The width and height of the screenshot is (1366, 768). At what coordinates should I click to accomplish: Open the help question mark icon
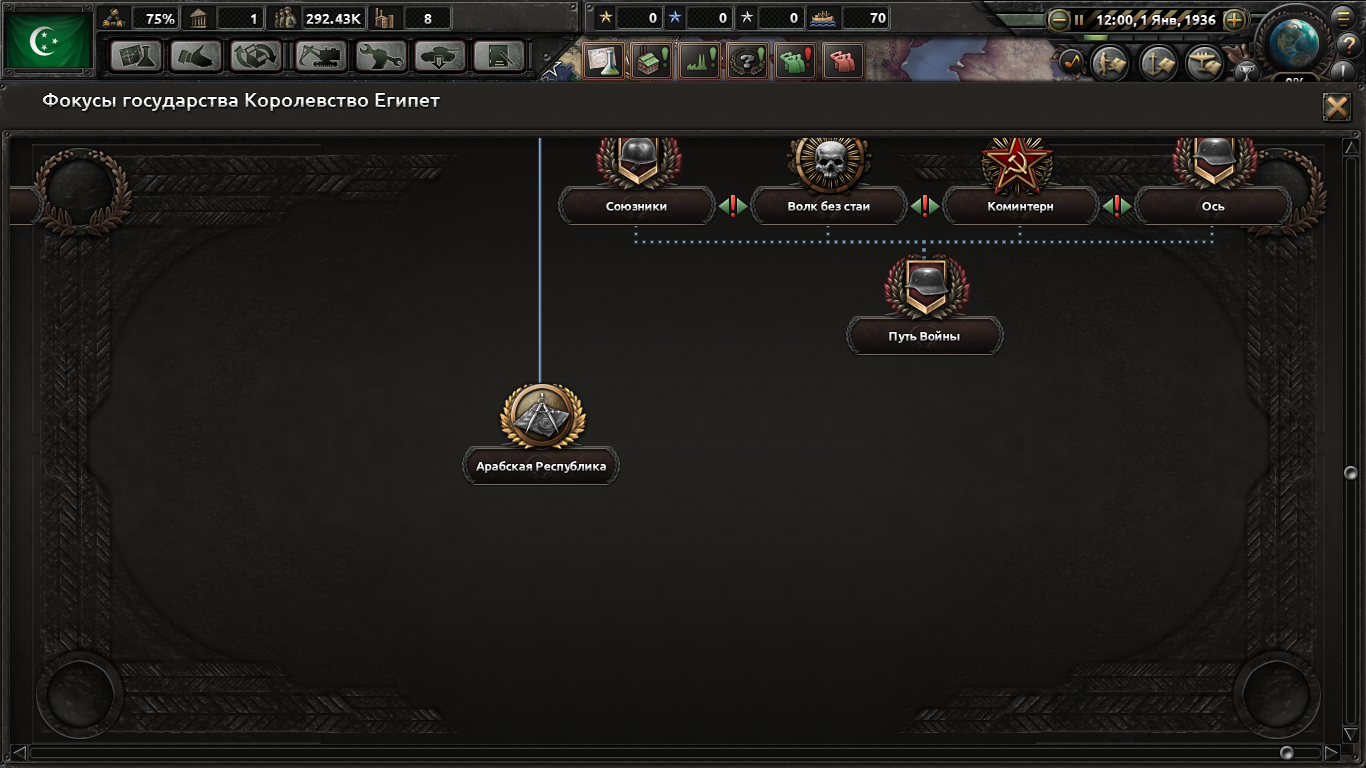tap(1350, 46)
